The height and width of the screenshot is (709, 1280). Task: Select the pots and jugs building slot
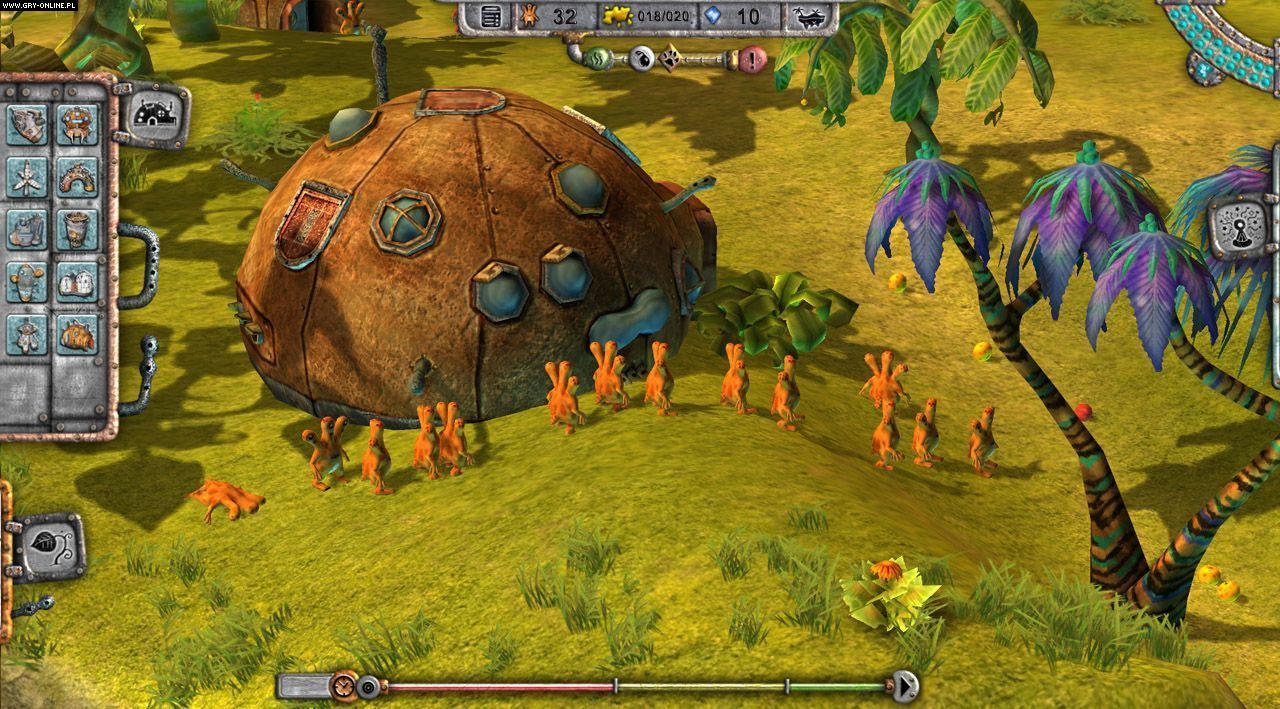click(x=28, y=229)
